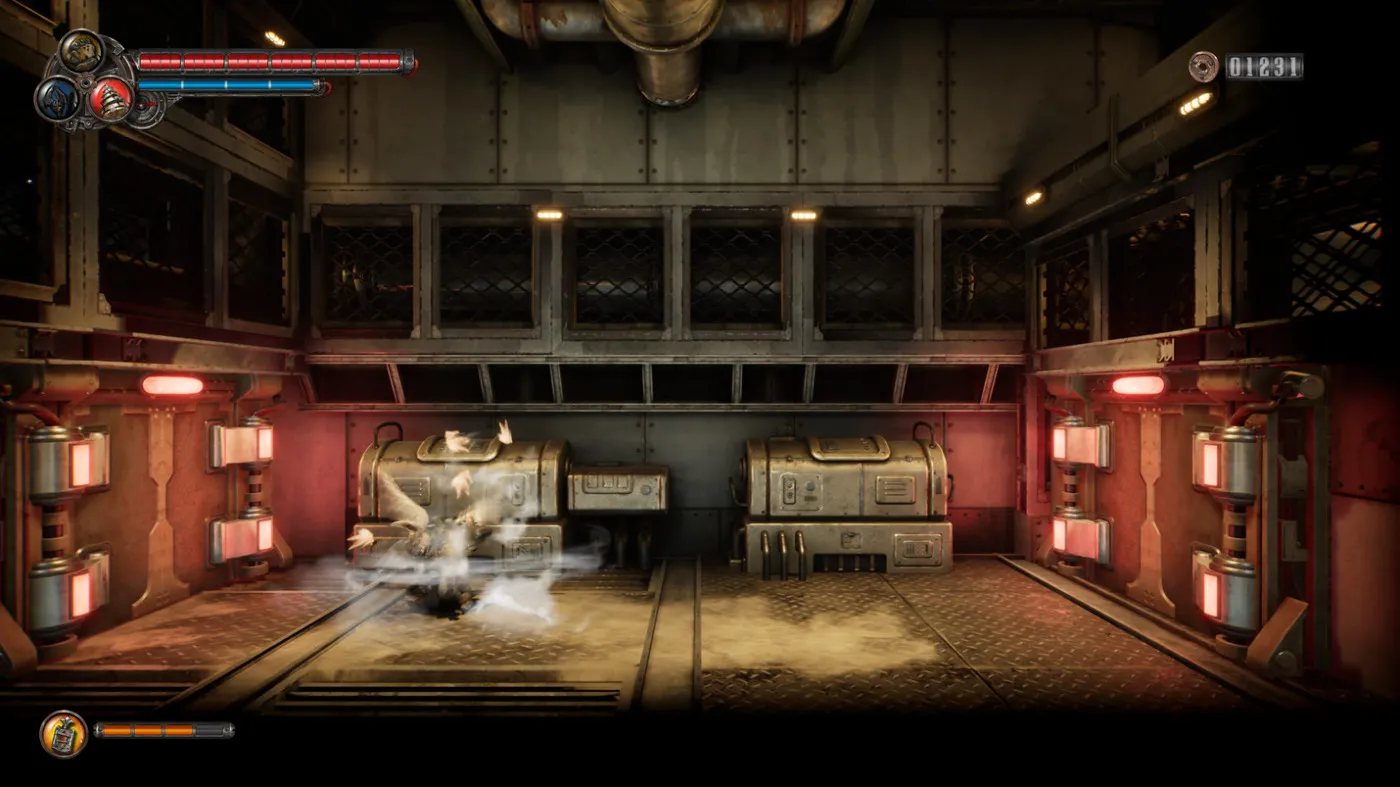This screenshot has height=787, width=1400.
Task: Choose the blue weapon icon
Action: pos(56,98)
